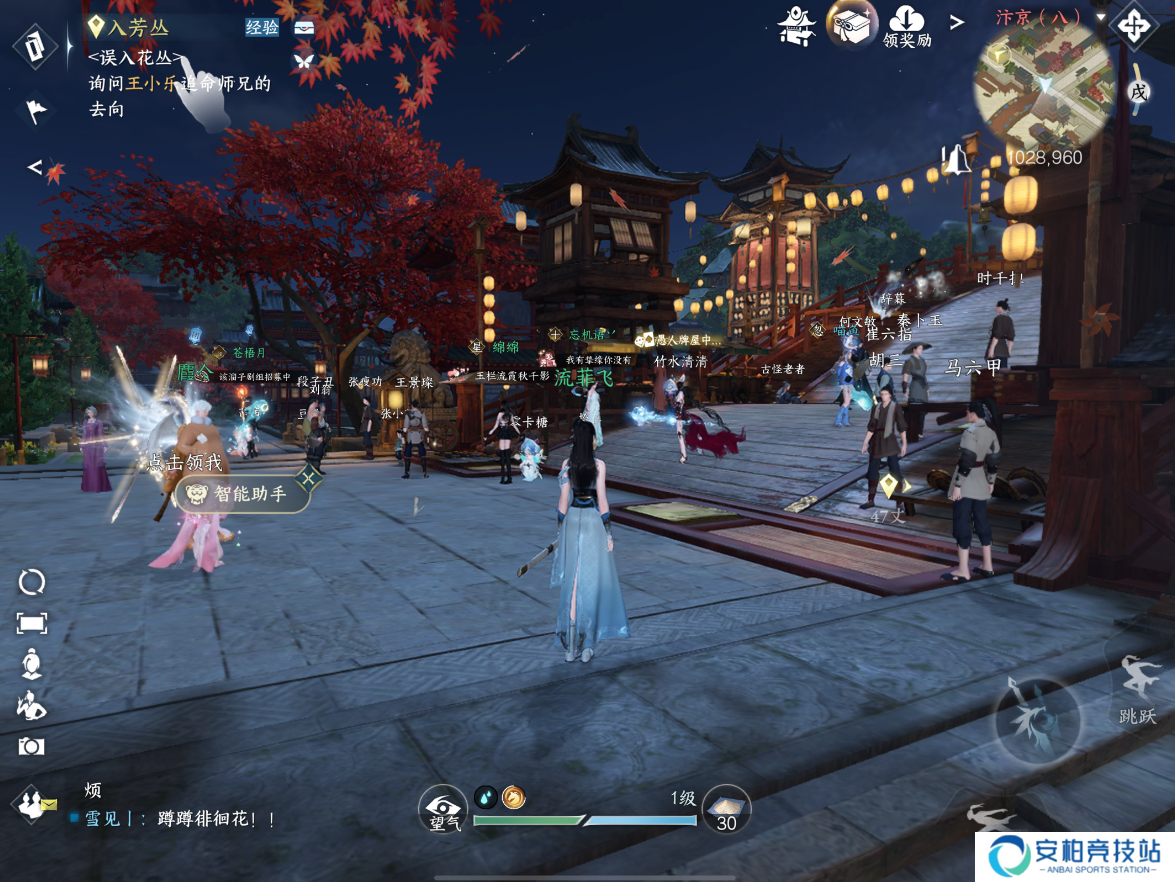
Task: Open the pavilion building icon menu
Action: tap(797, 25)
